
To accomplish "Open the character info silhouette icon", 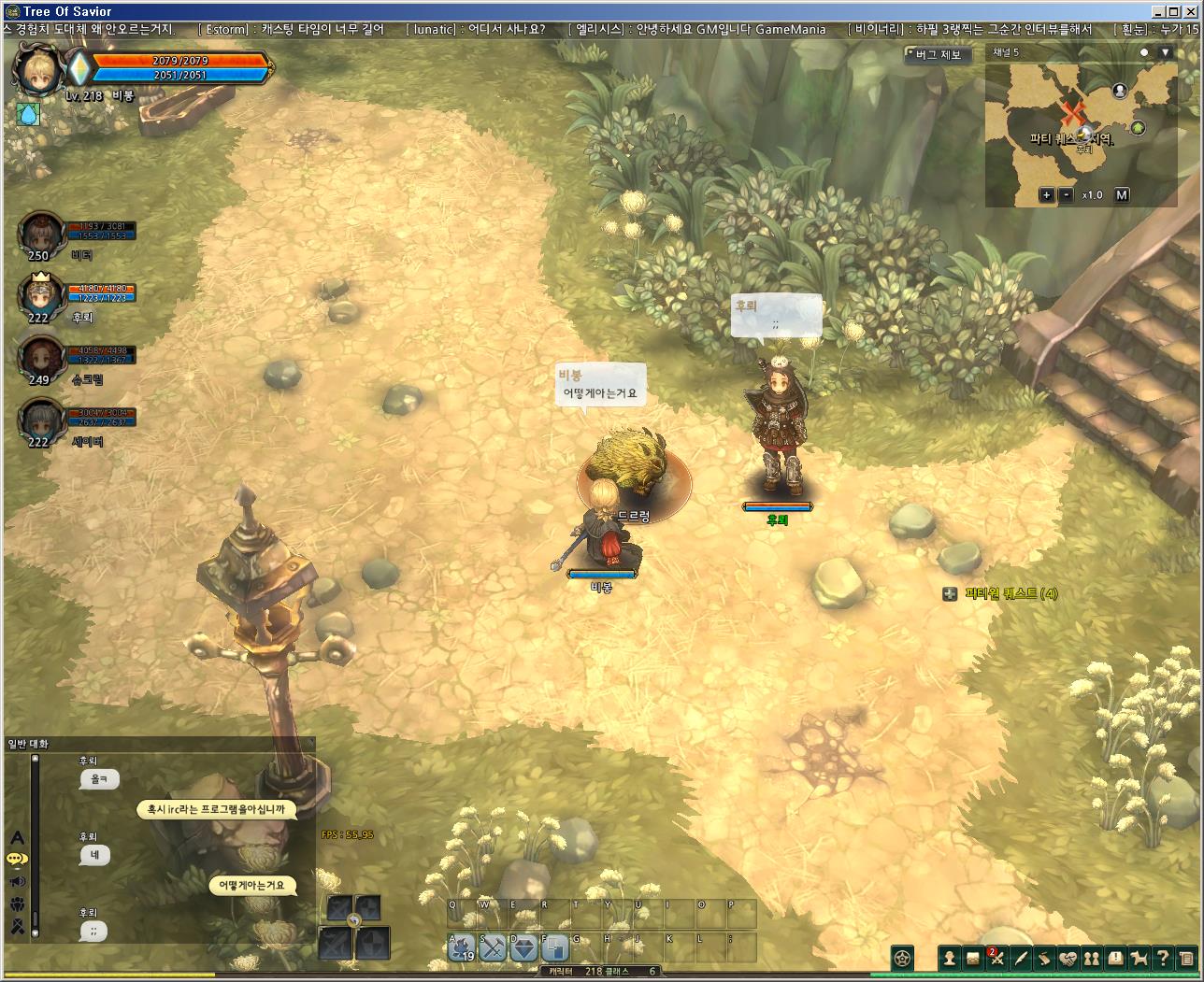I will (x=950, y=958).
